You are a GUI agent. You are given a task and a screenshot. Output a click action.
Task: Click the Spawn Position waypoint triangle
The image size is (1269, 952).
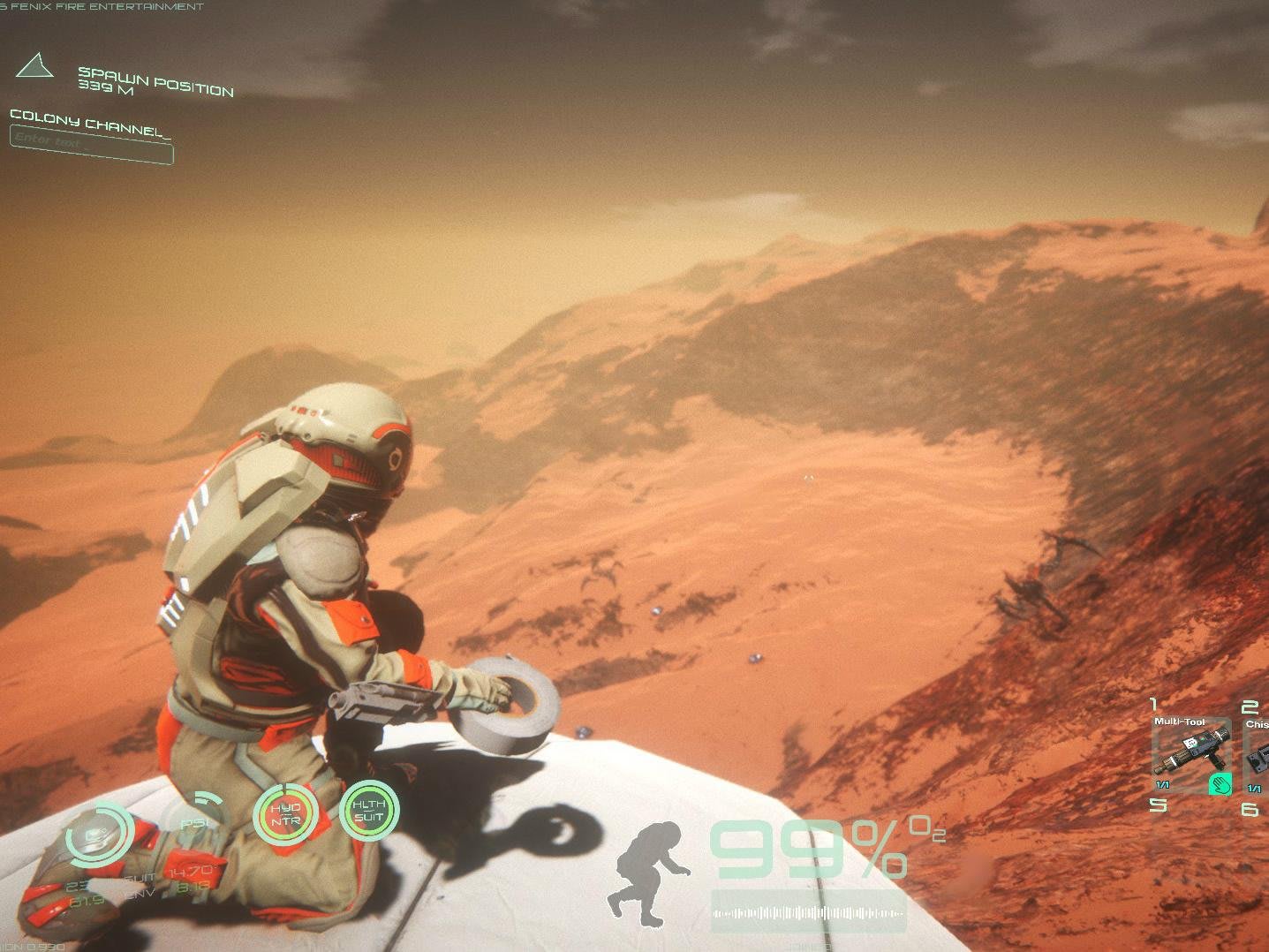point(34,66)
